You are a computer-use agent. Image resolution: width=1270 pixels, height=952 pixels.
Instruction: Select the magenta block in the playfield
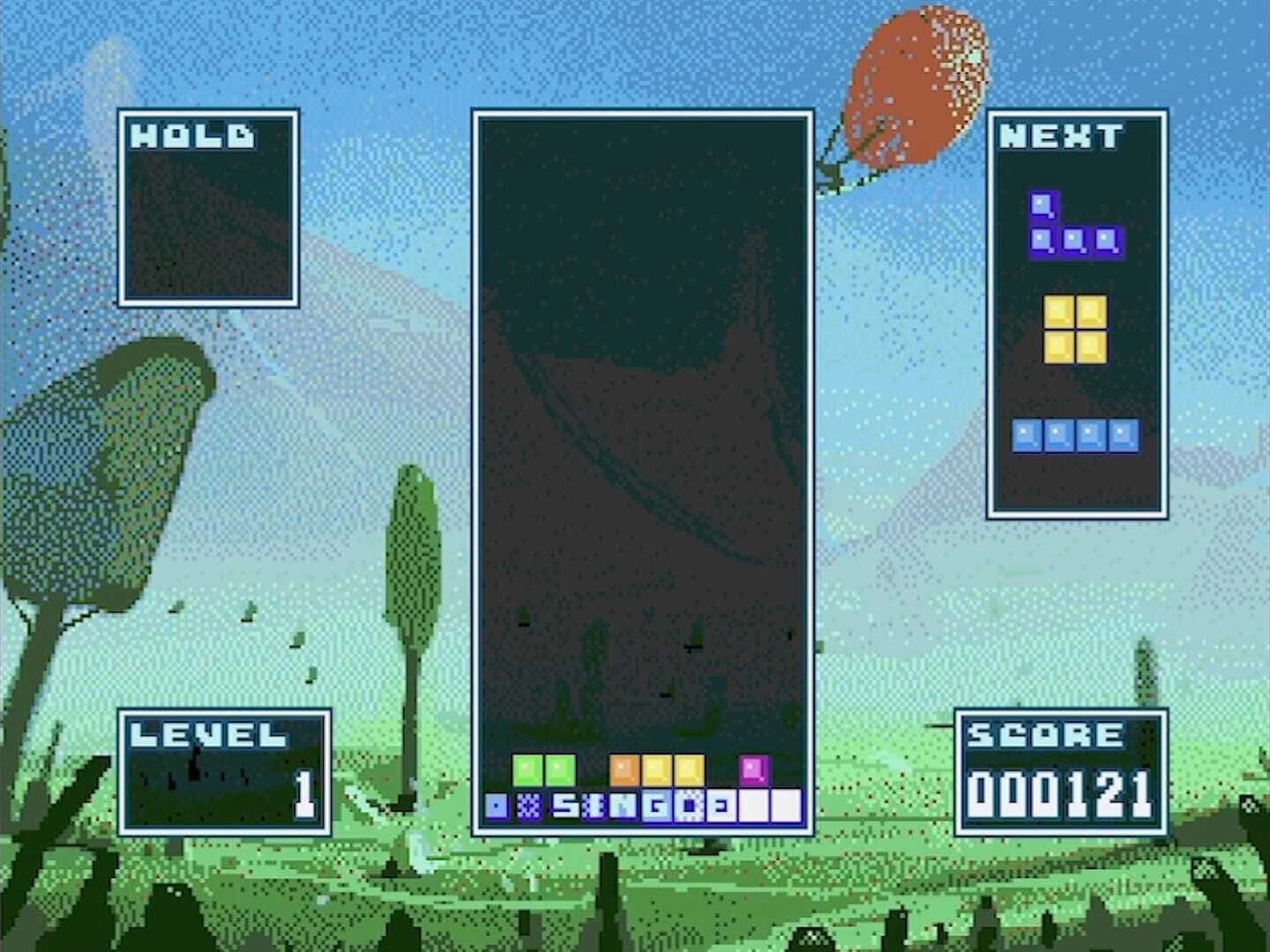(x=754, y=769)
